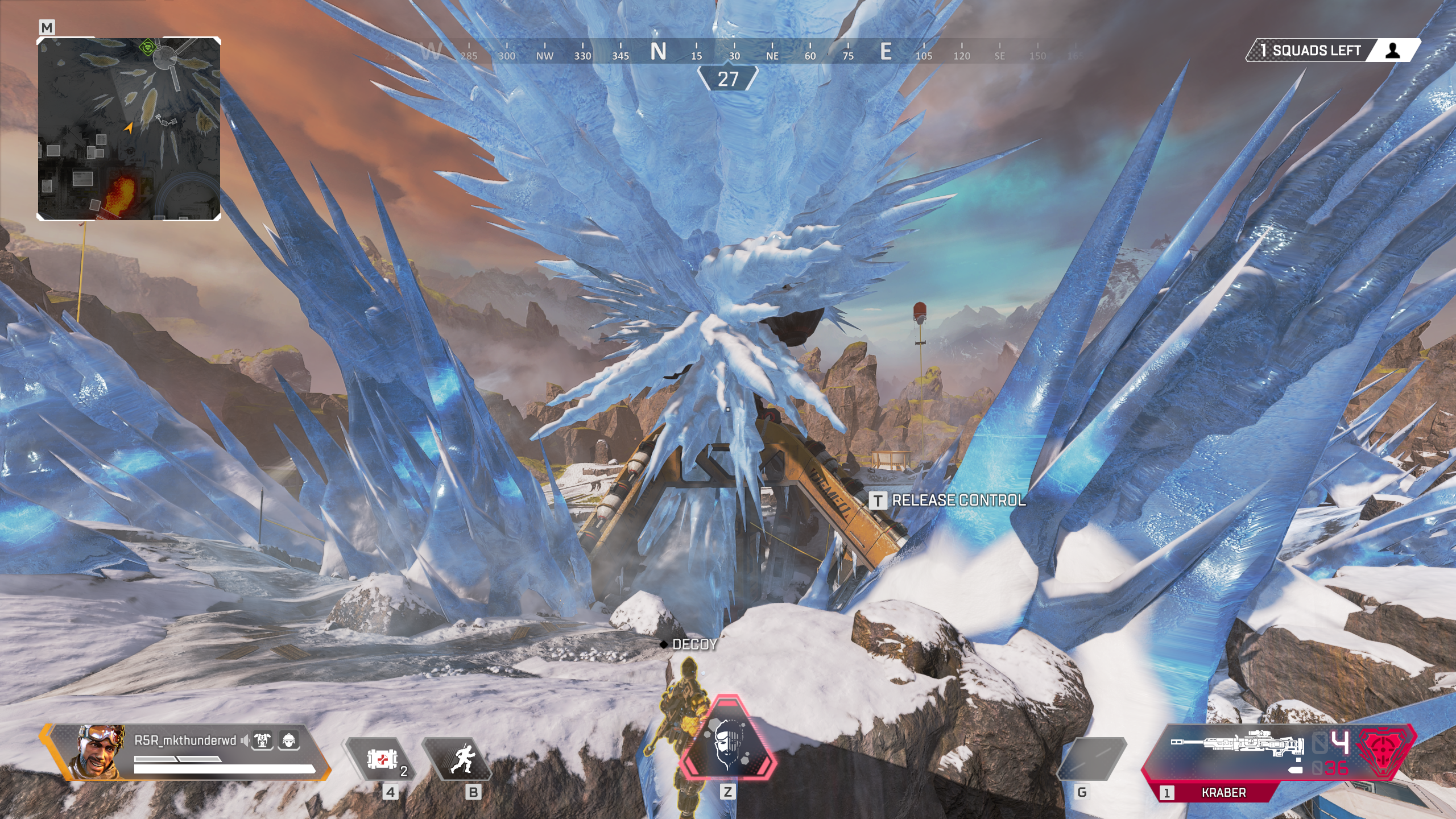Click the body armor icon by player name
The height and width of the screenshot is (819, 1456).
tap(263, 741)
